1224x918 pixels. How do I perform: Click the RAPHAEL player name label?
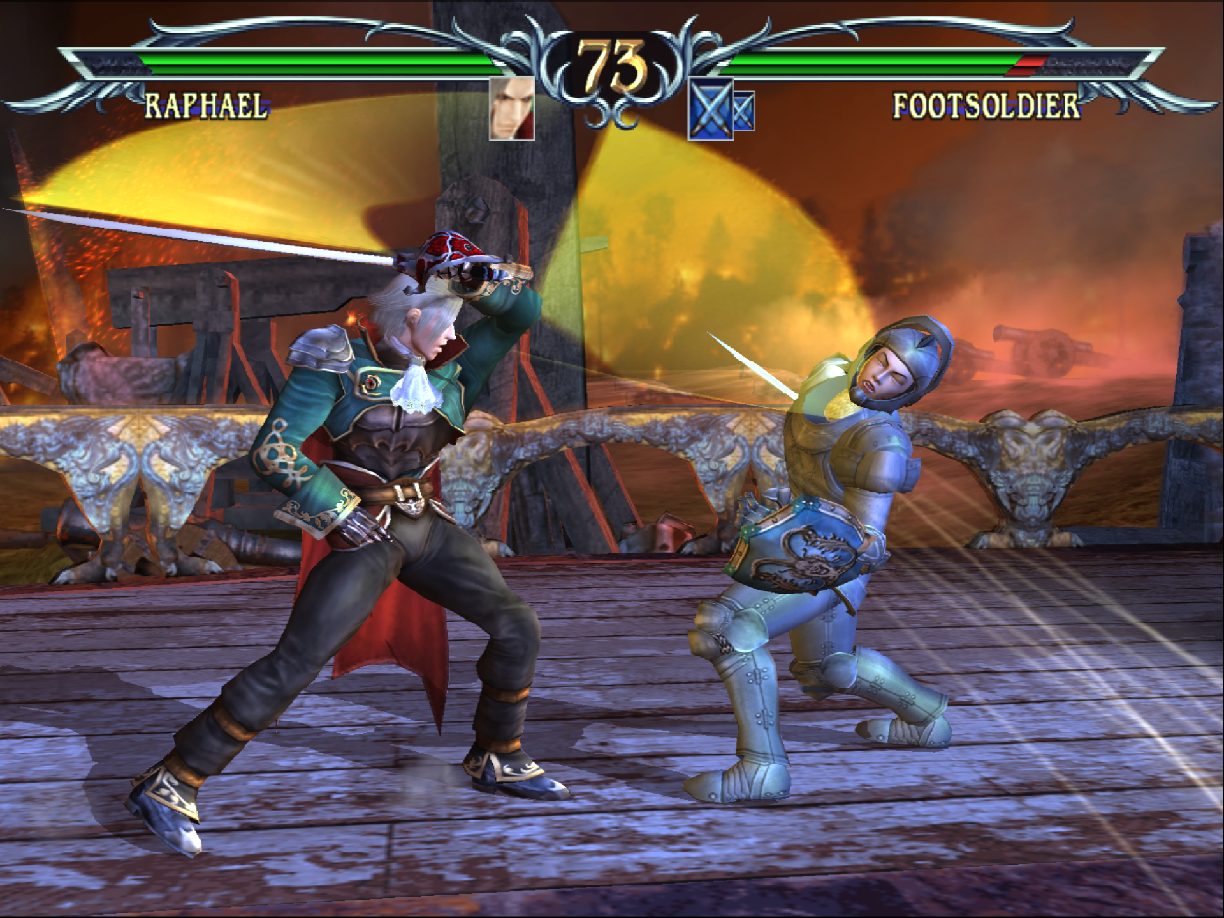pyautogui.click(x=206, y=105)
